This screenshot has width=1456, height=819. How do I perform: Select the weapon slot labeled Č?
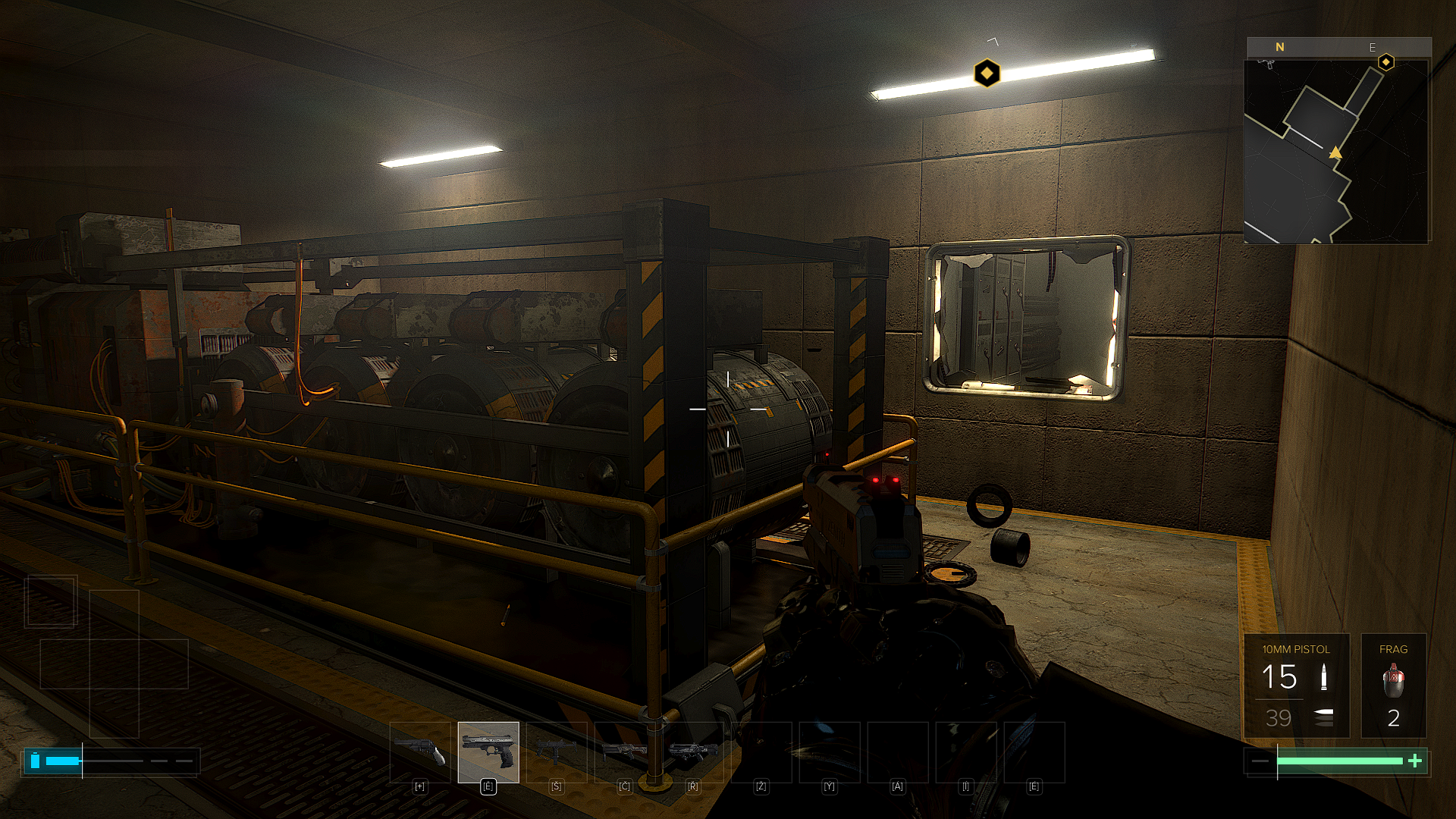pyautogui.click(x=625, y=752)
